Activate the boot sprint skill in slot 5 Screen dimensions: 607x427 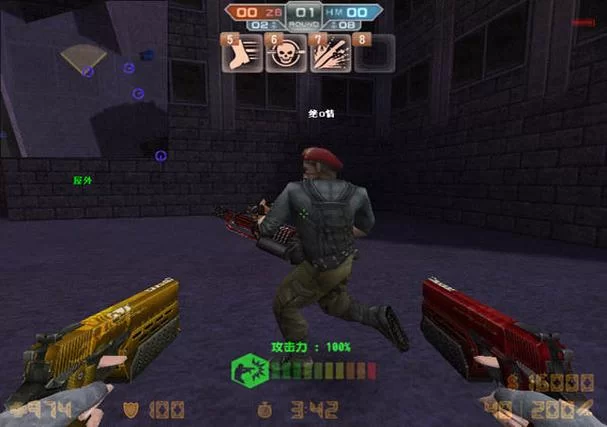tap(243, 53)
